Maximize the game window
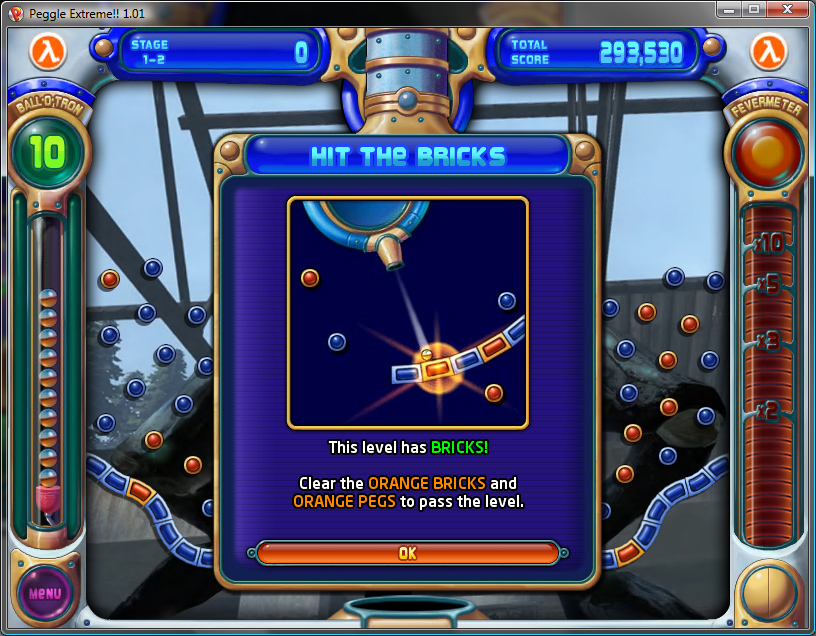 (755, 9)
